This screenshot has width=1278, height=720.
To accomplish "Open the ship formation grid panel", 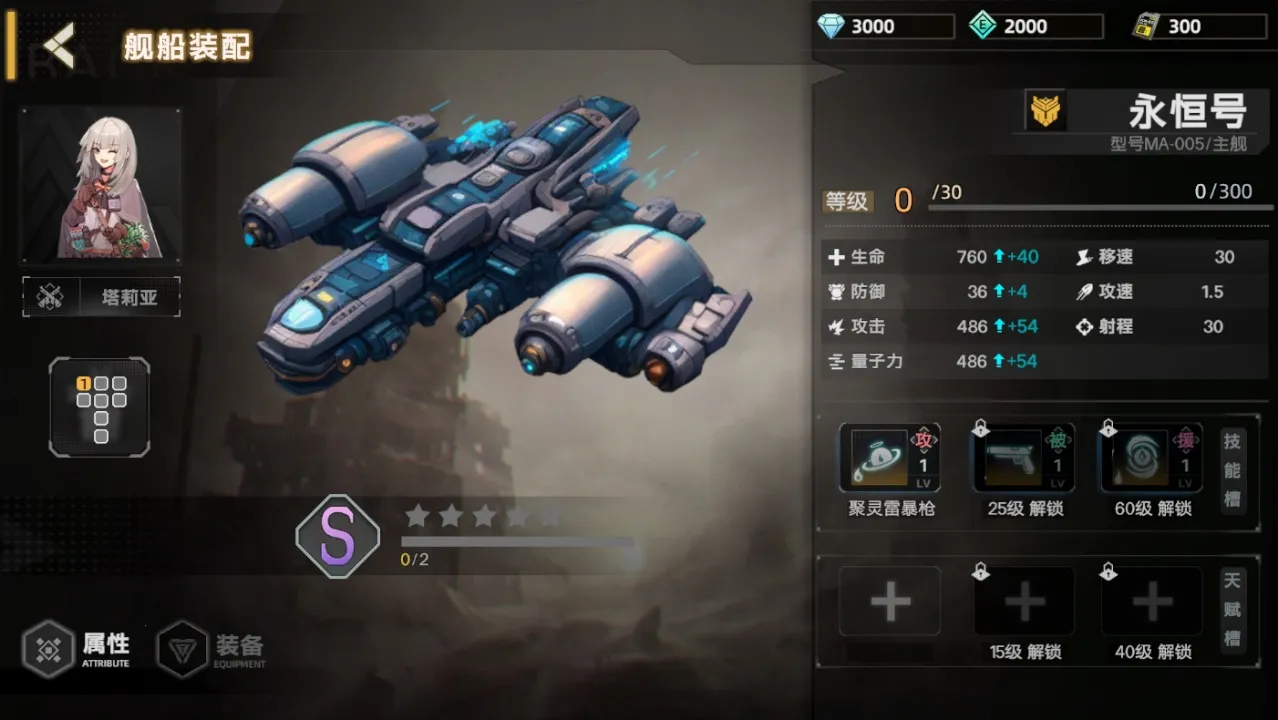I will (x=100, y=407).
